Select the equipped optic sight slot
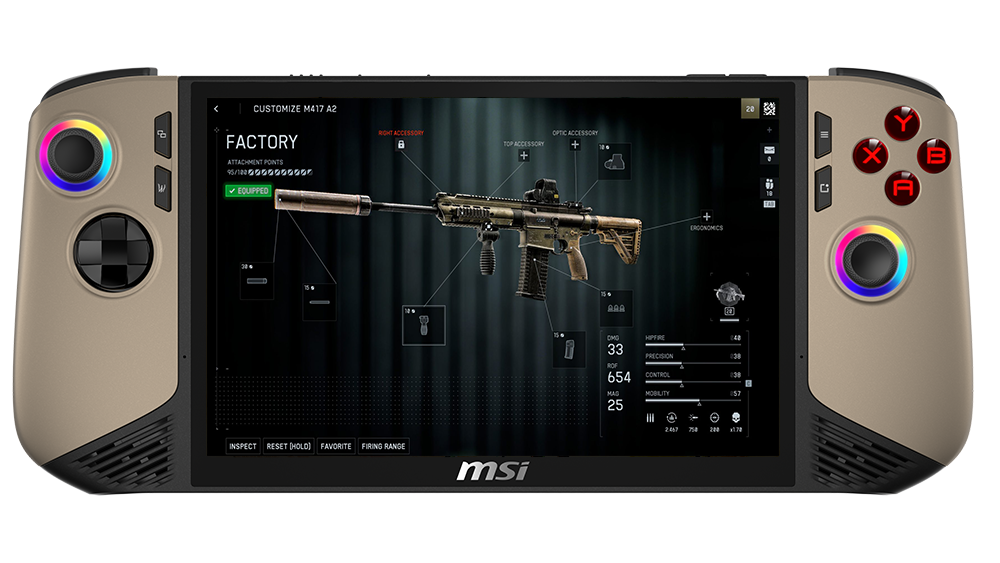Viewport: 1000px width, 563px height. coord(614,164)
